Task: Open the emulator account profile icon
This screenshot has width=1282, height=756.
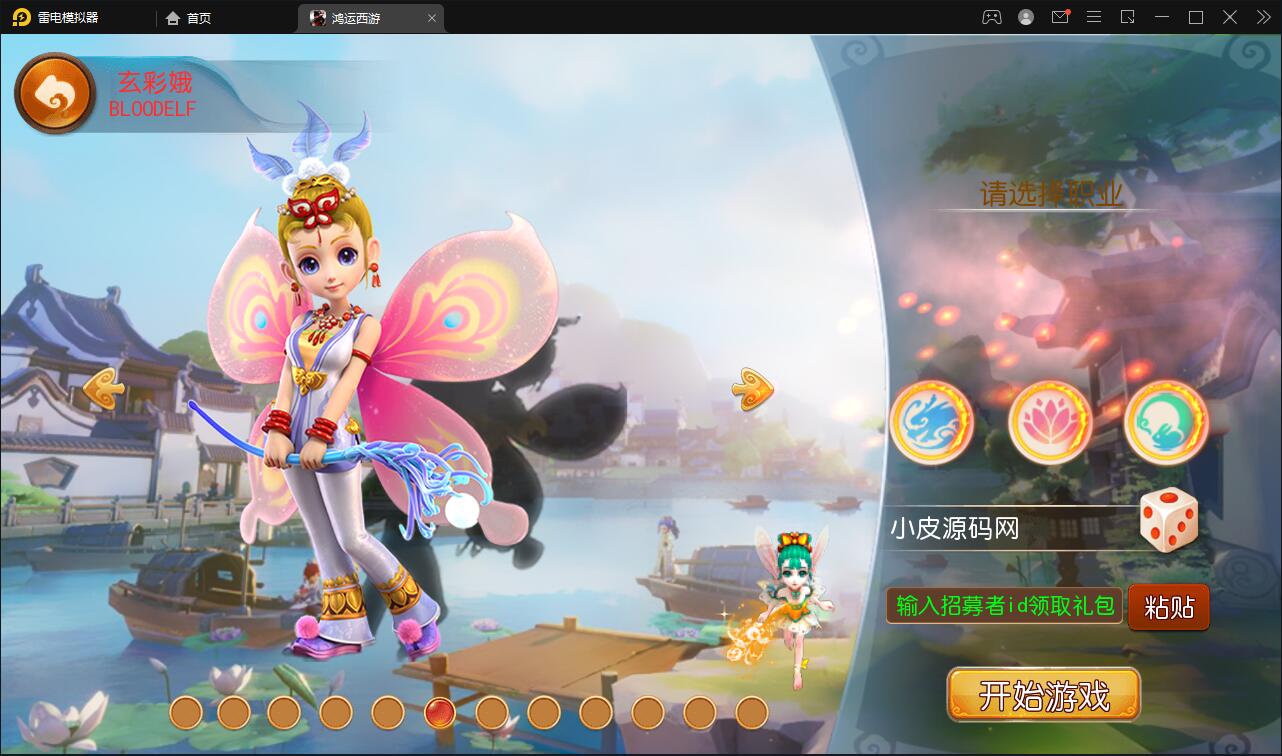Action: coord(1026,17)
